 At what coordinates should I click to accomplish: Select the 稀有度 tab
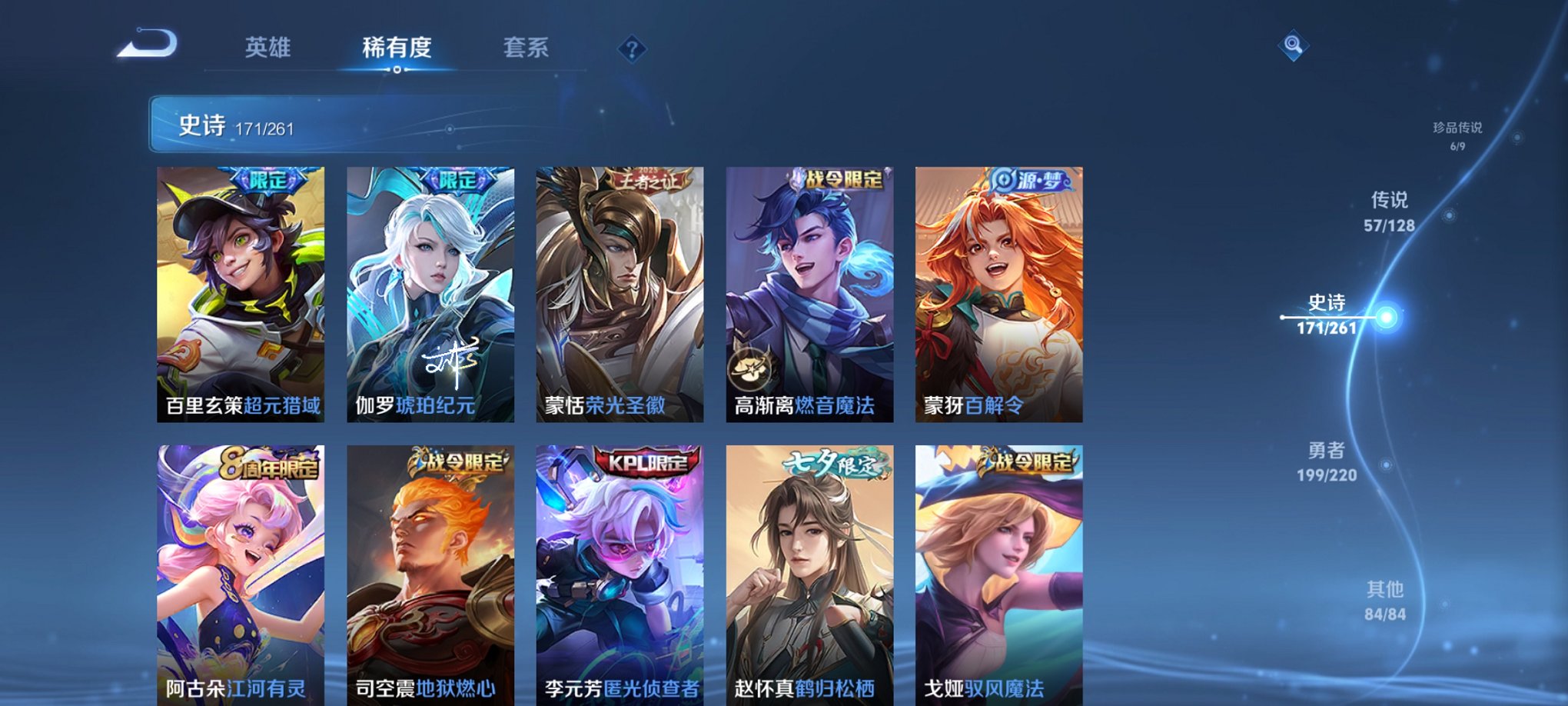coord(397,48)
